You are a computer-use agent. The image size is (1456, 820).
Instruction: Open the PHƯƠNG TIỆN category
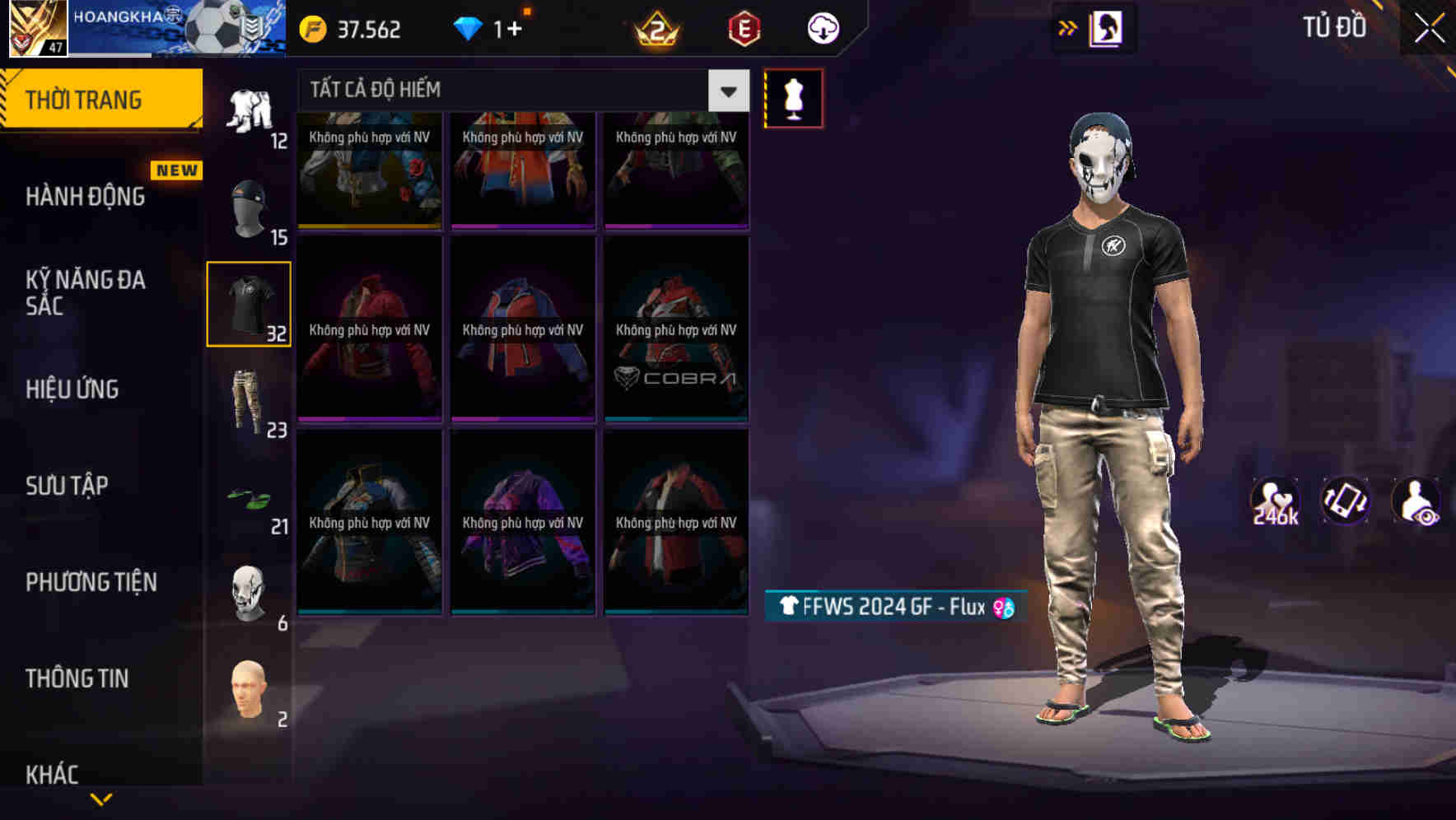[91, 581]
